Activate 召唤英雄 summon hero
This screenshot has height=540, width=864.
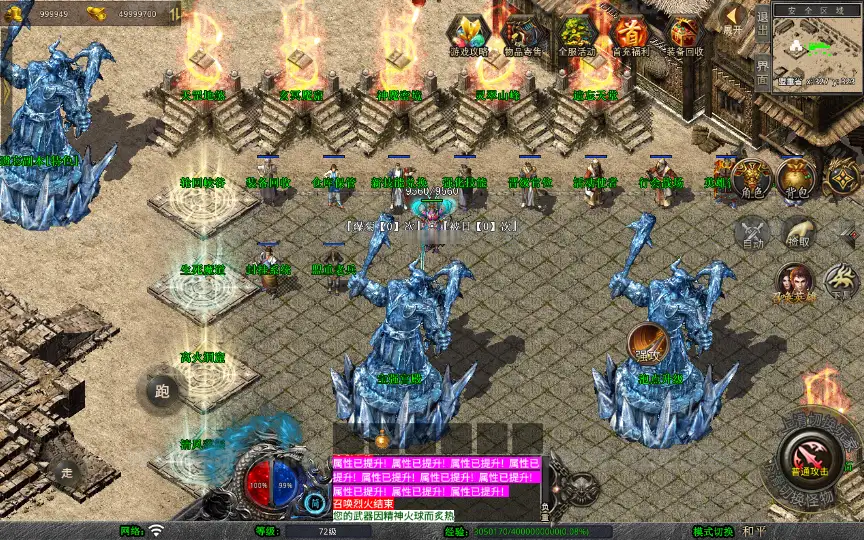796,283
